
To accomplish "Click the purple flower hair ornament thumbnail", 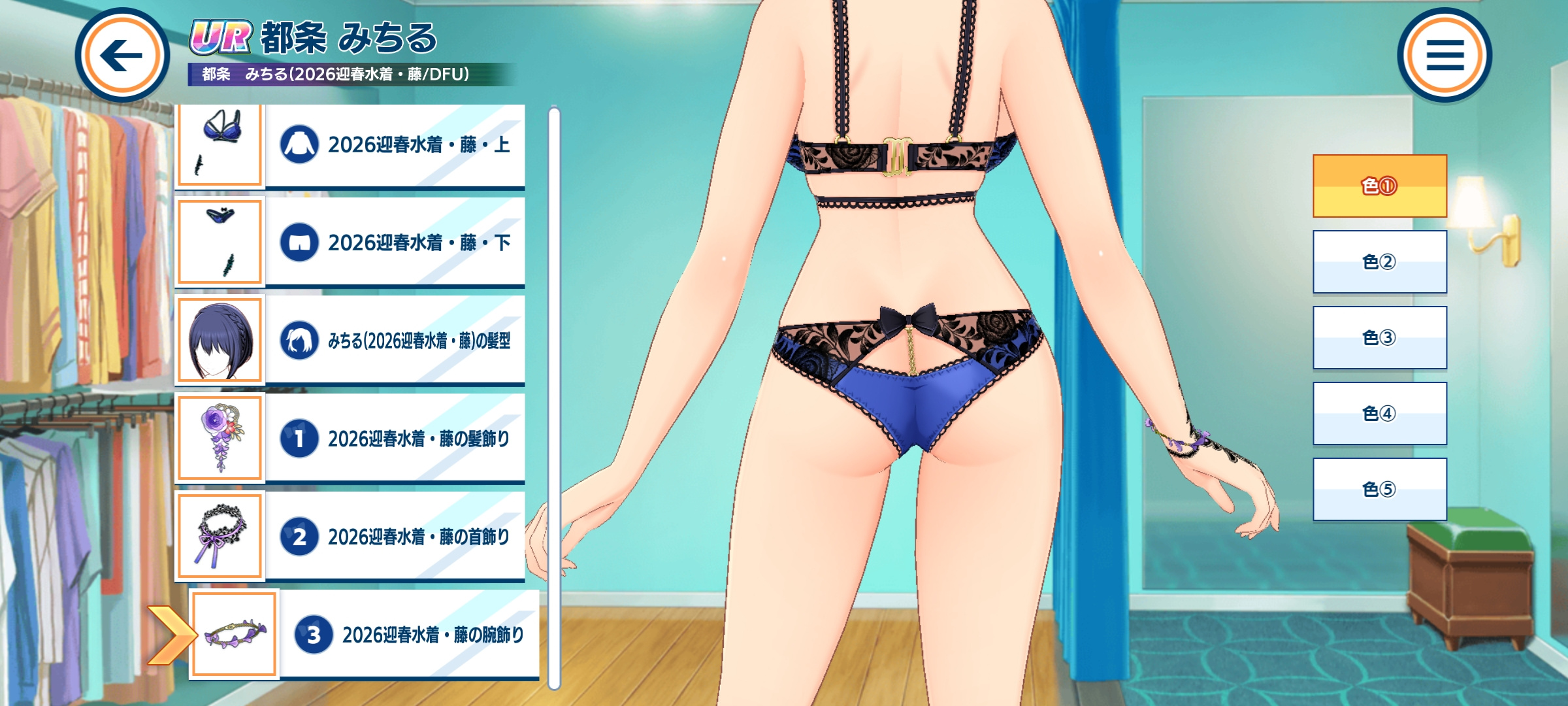I will click(x=220, y=438).
